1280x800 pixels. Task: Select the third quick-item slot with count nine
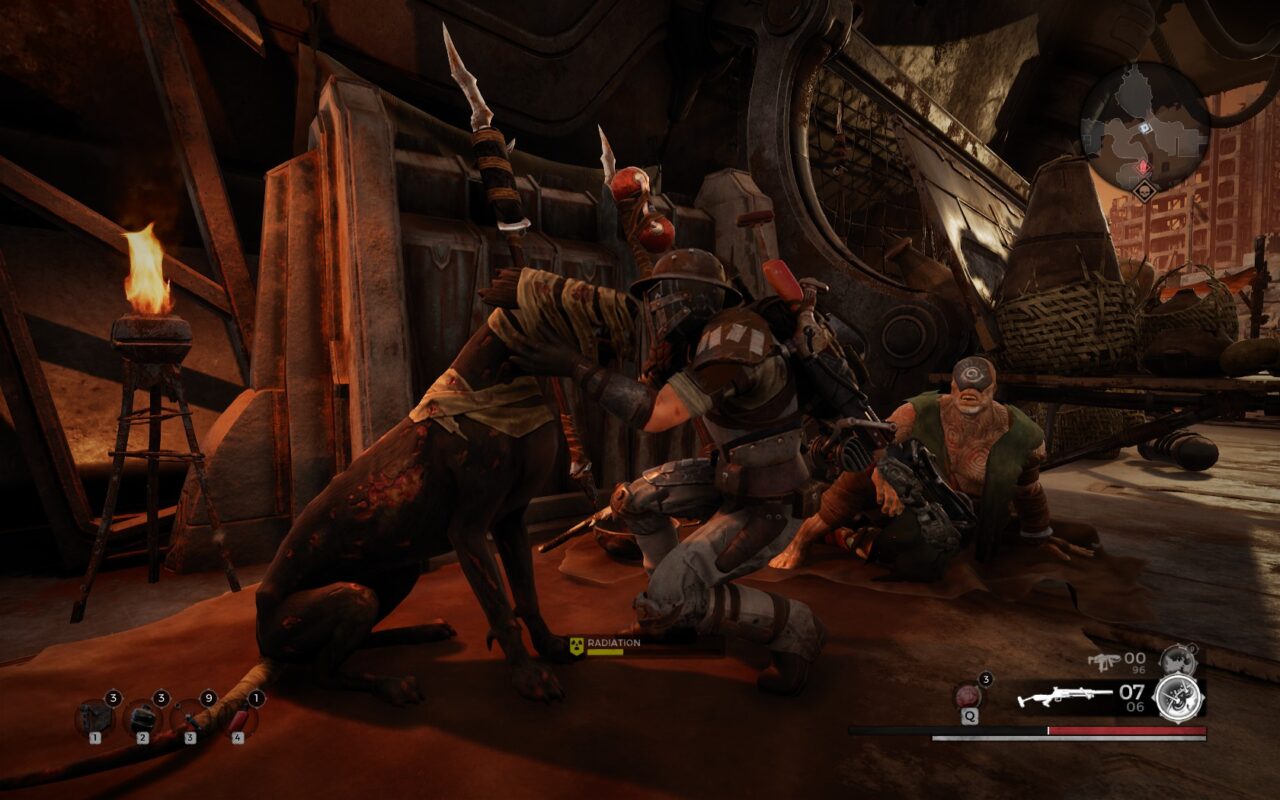tap(189, 718)
